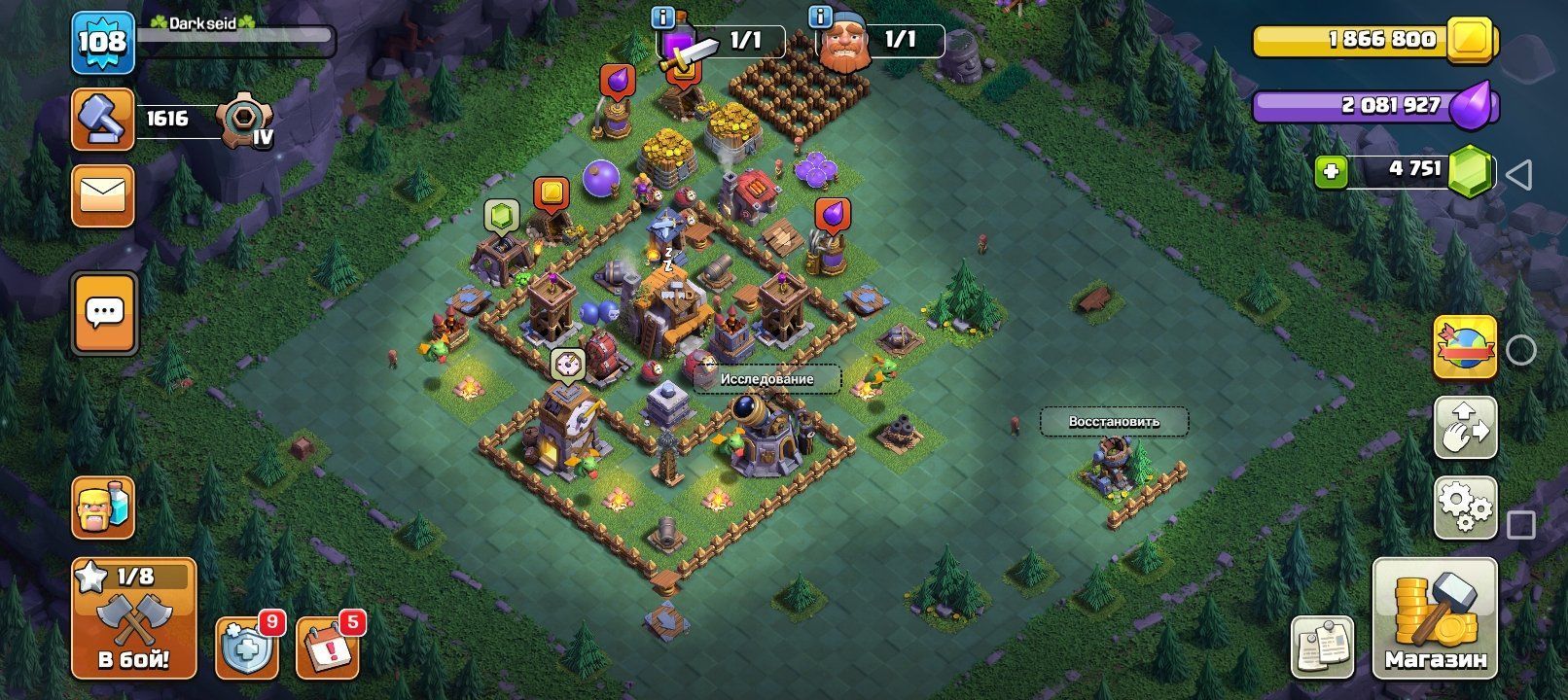The height and width of the screenshot is (700, 1568).
Task: Open the notes checklist next to shop
Action: pyautogui.click(x=1322, y=646)
